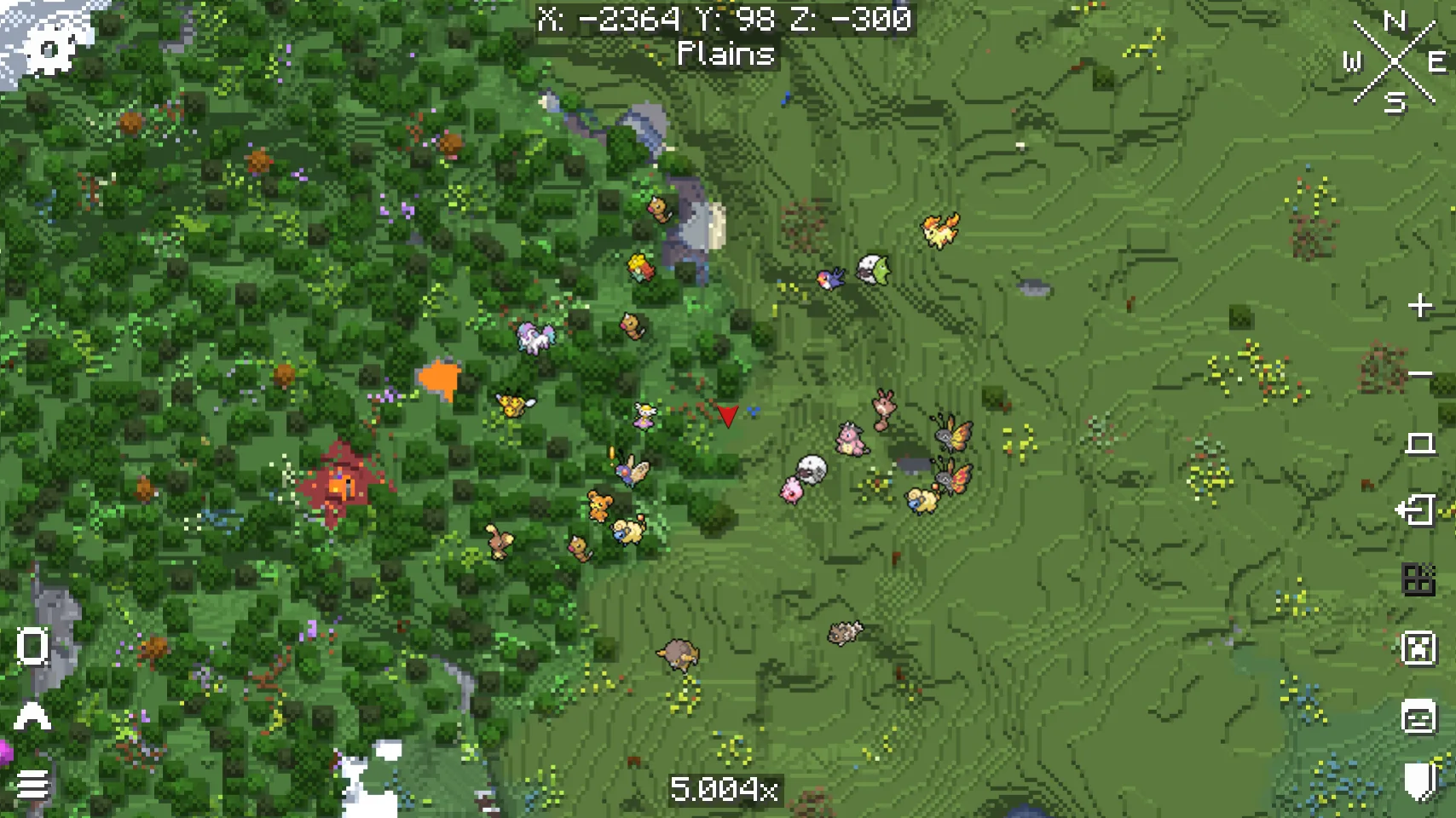The height and width of the screenshot is (818, 1456).
Task: Click the door icon to exit the map
Action: point(1416,509)
